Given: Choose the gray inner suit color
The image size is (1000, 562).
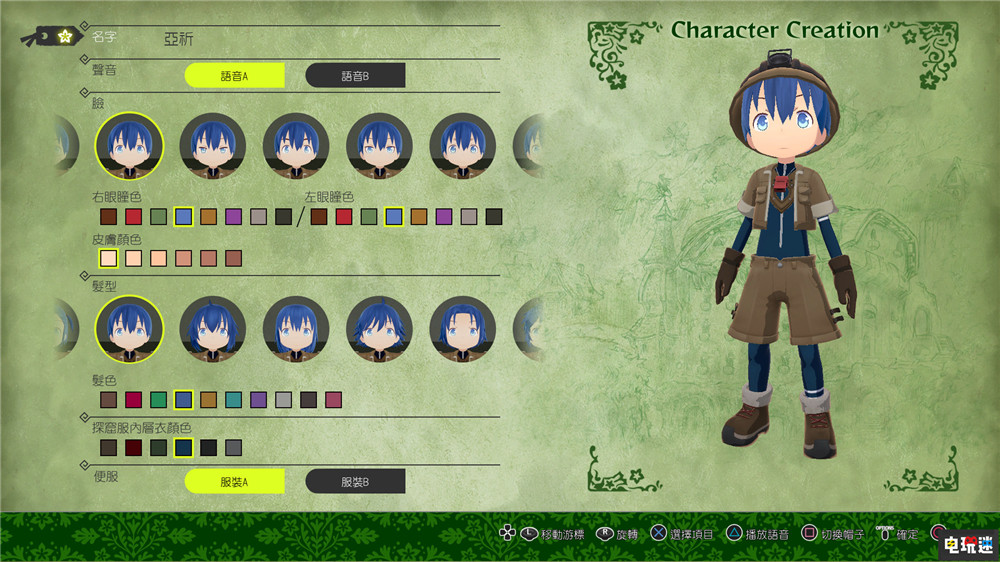Looking at the screenshot, I should click(x=234, y=448).
